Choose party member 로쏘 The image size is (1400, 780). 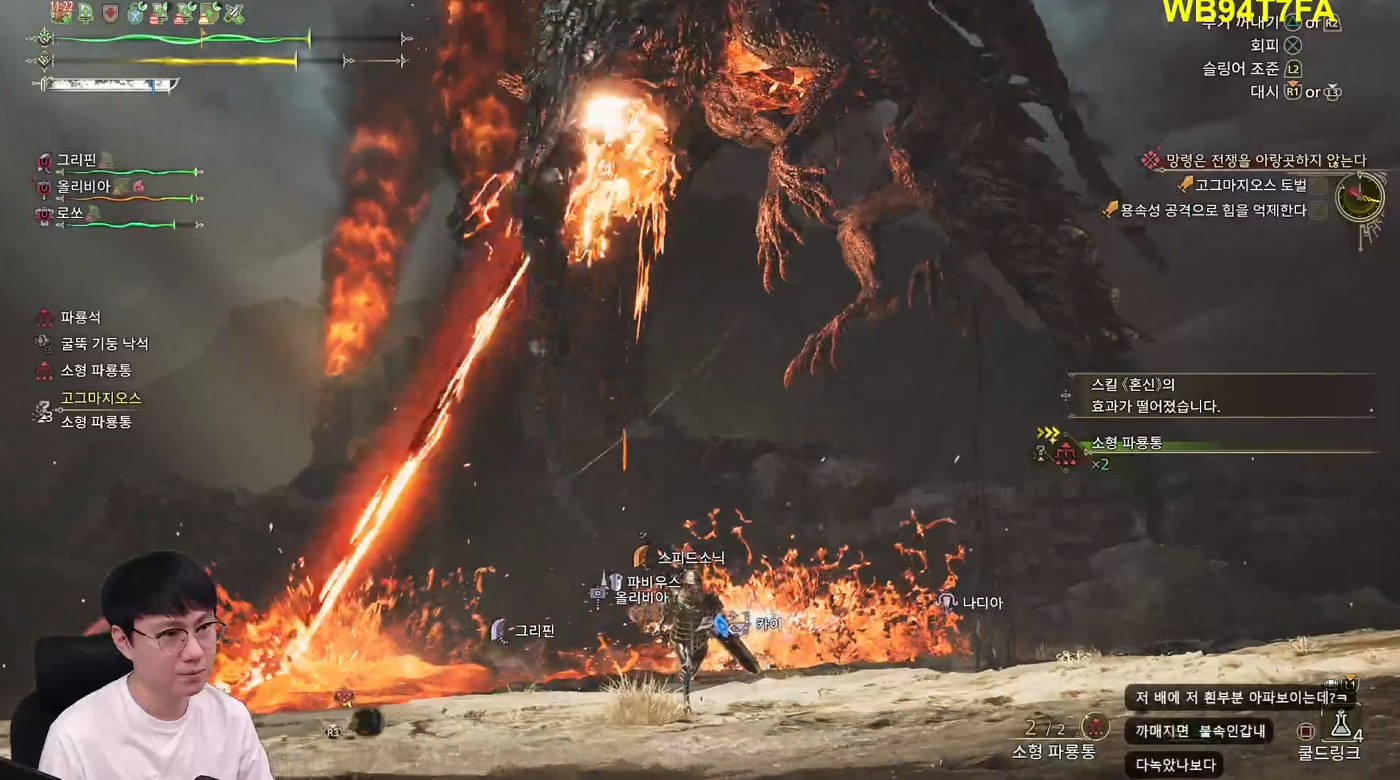click(70, 213)
